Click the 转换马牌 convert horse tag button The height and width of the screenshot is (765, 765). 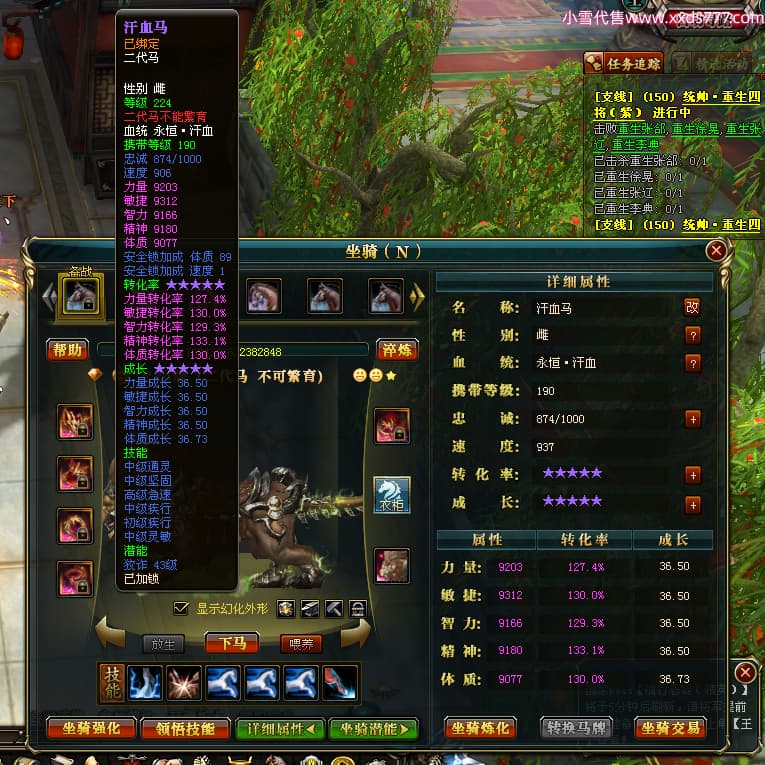point(576,729)
